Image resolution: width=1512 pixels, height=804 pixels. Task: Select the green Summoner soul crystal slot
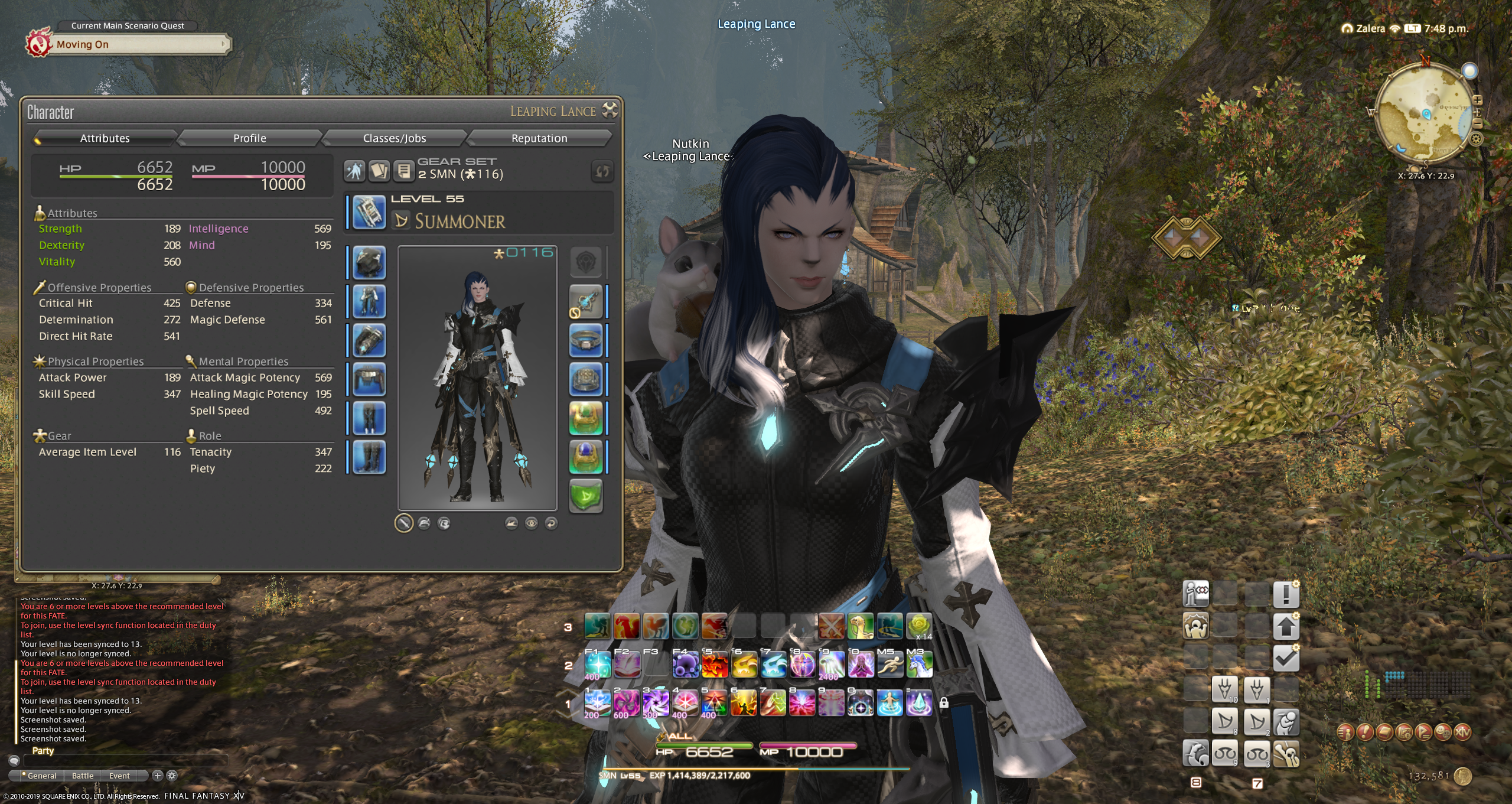coord(585,495)
